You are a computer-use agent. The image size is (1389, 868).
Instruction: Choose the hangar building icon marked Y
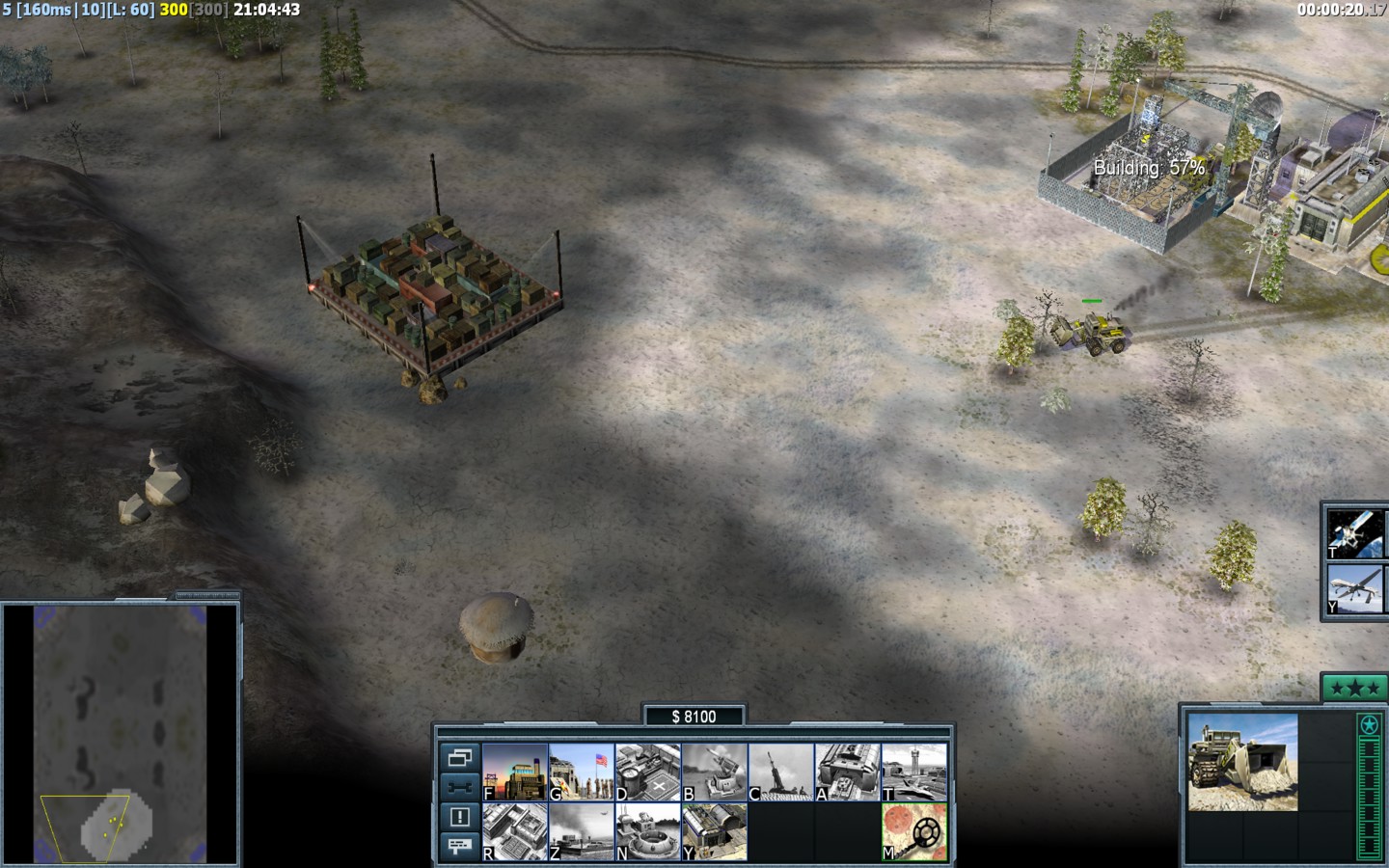tap(715, 831)
